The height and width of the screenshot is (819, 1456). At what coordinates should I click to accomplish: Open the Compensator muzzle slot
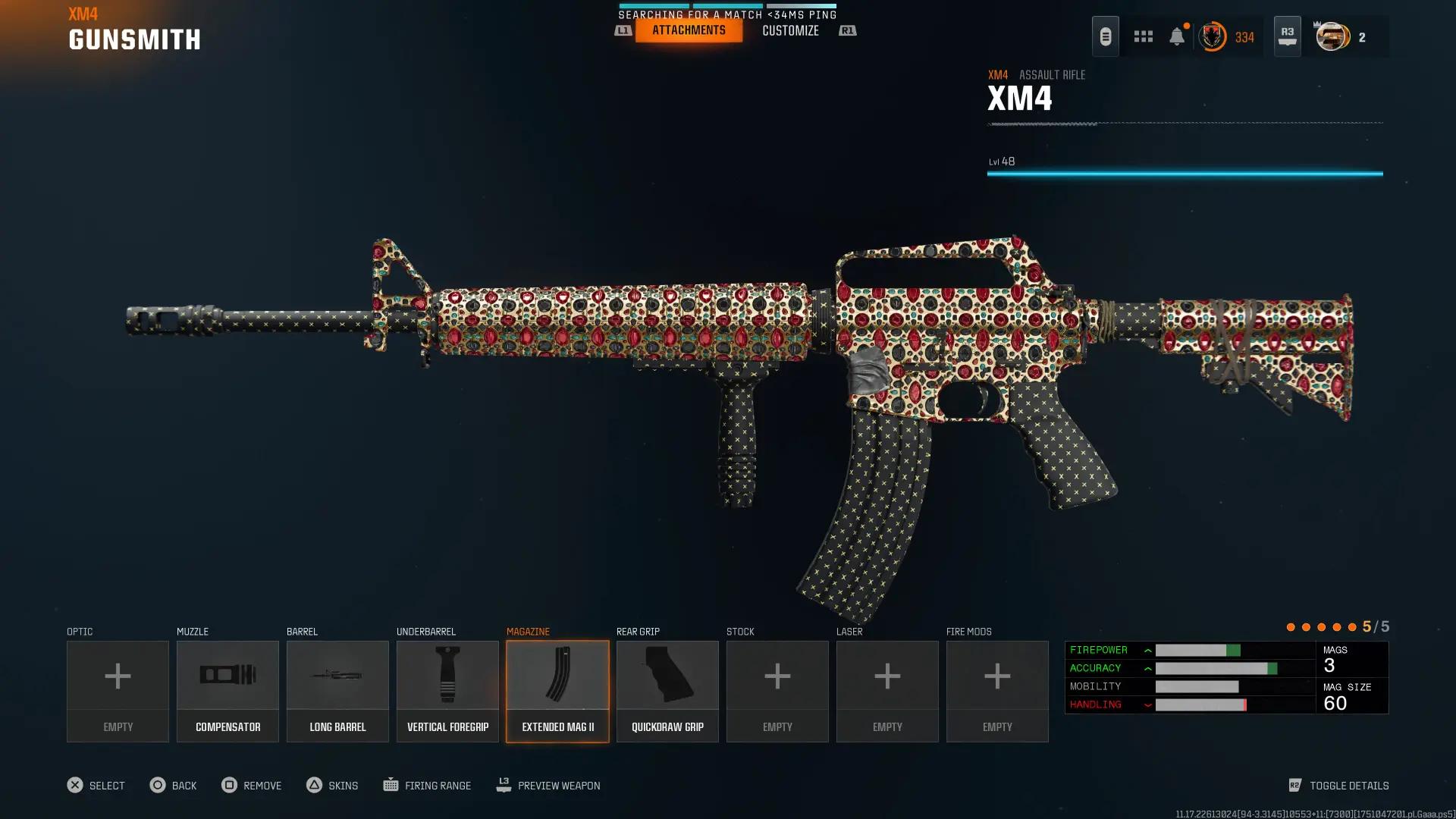point(227,691)
